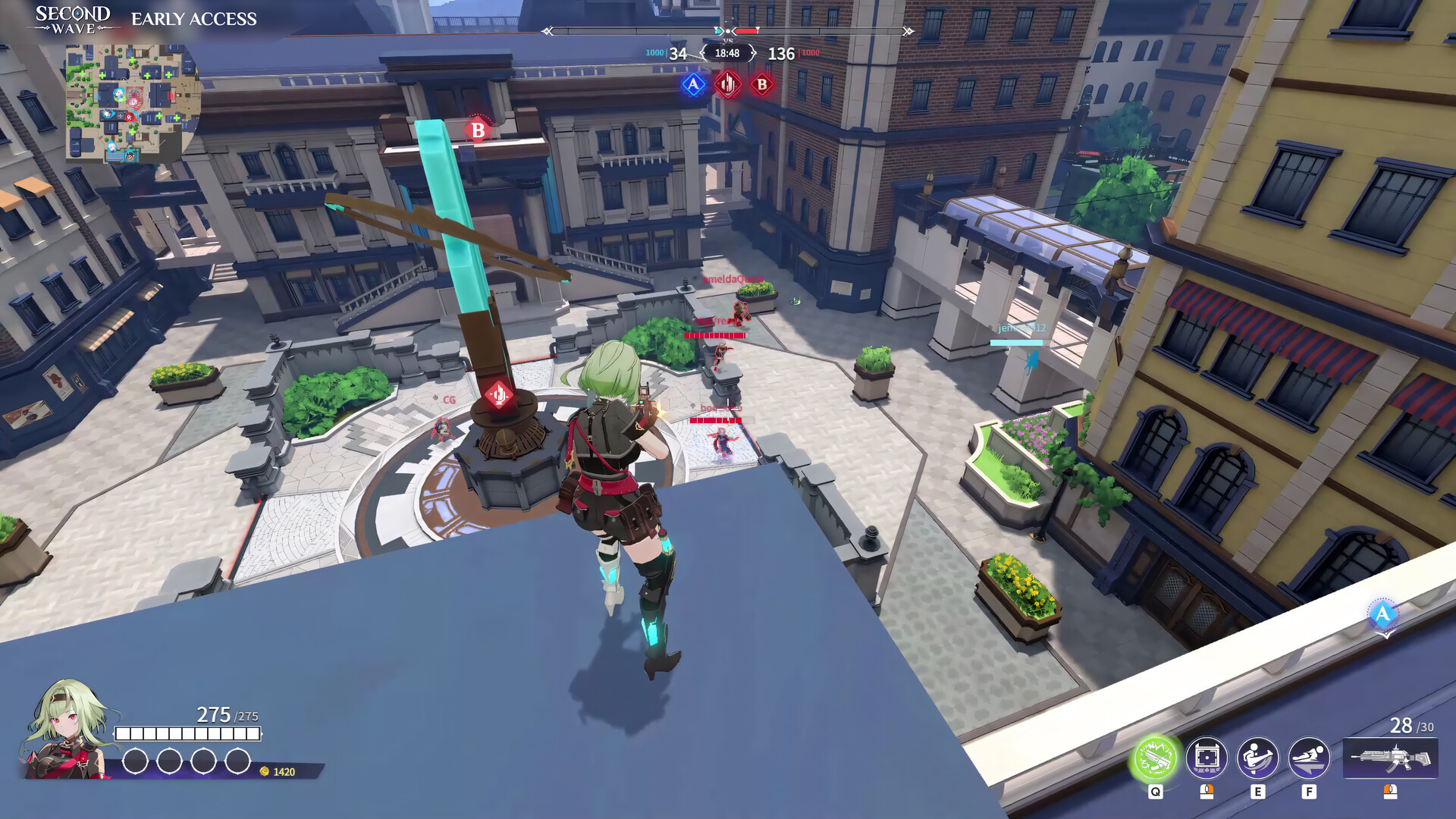Click the red point B objective icon
Image resolution: width=1456 pixels, height=819 pixels.
(761, 85)
